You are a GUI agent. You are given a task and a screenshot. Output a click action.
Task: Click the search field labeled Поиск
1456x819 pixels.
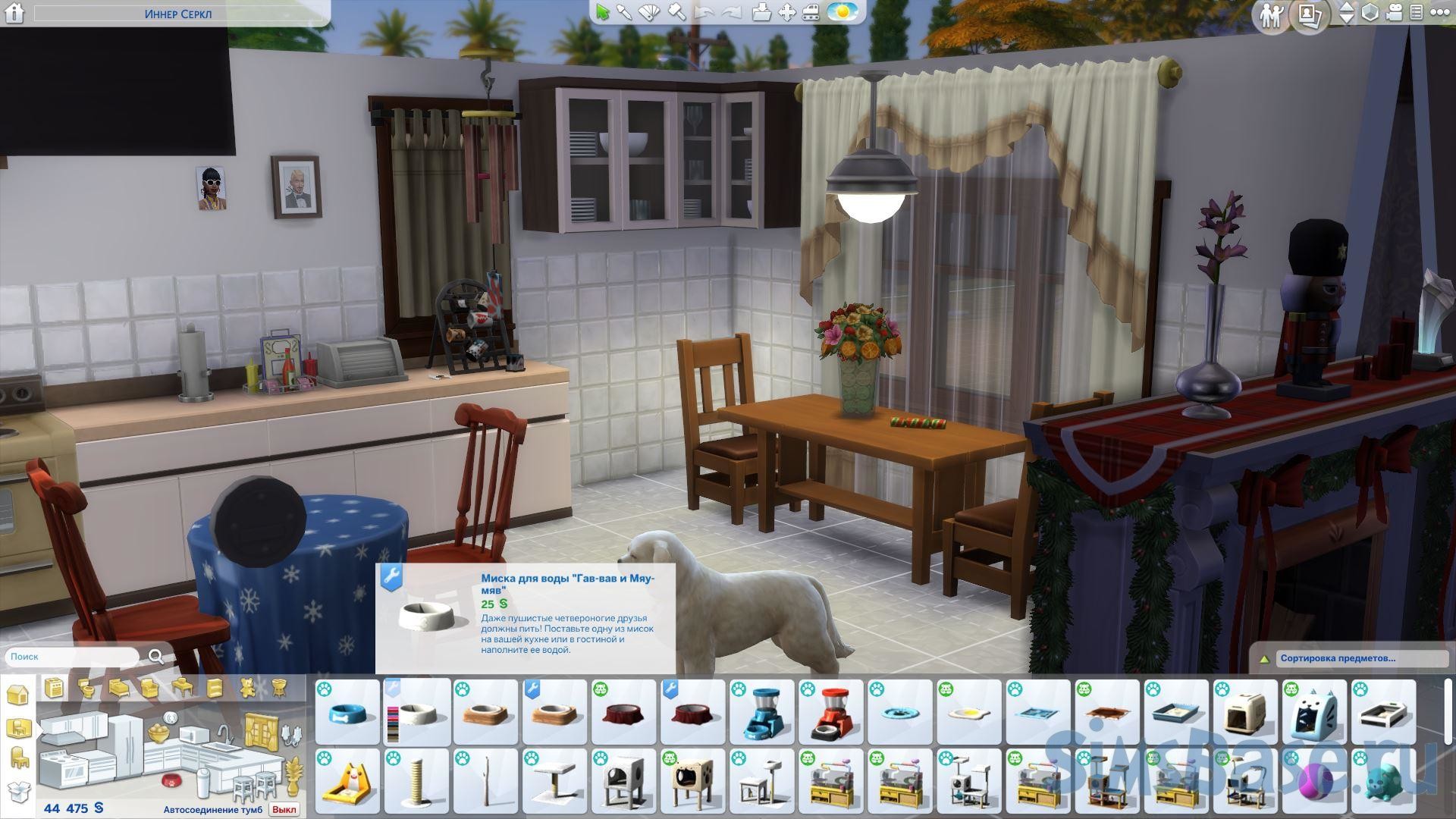coord(72,657)
